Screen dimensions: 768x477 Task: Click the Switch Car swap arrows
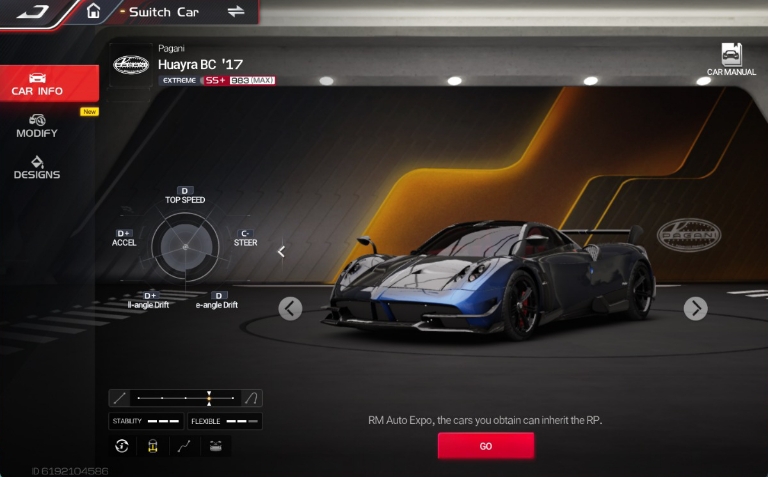[236, 12]
